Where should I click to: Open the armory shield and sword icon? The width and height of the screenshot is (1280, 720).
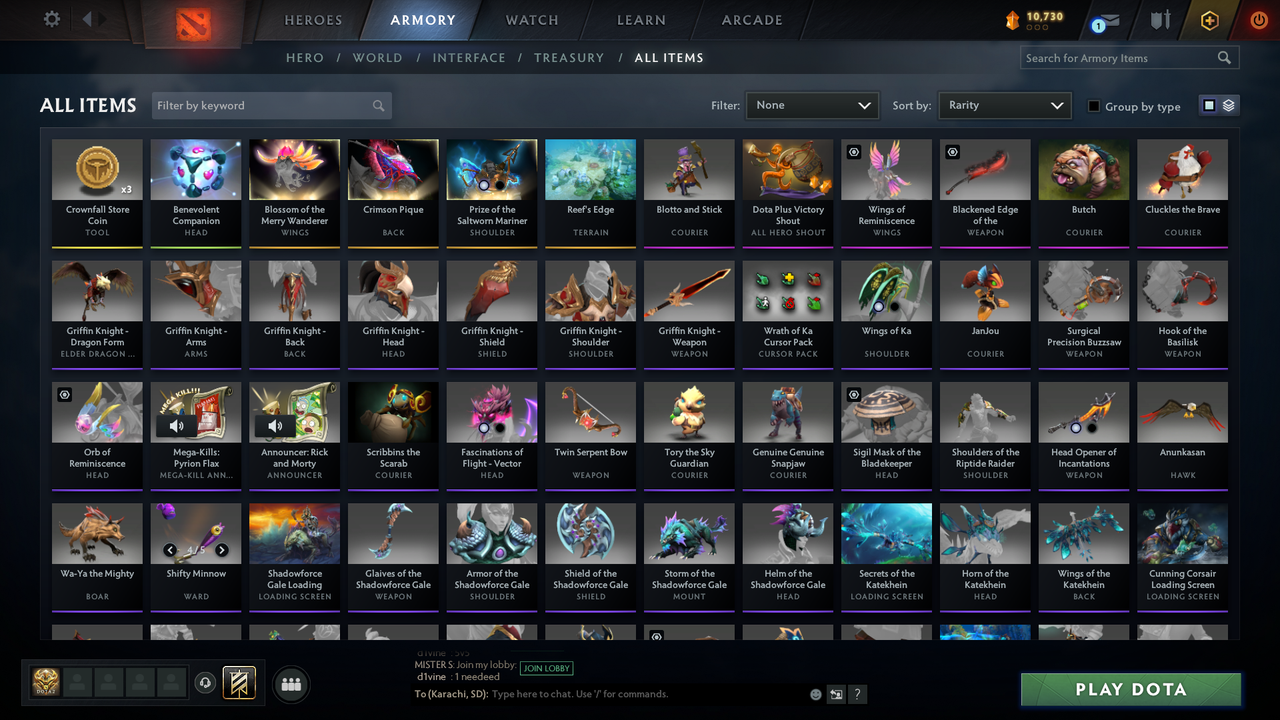click(1160, 19)
